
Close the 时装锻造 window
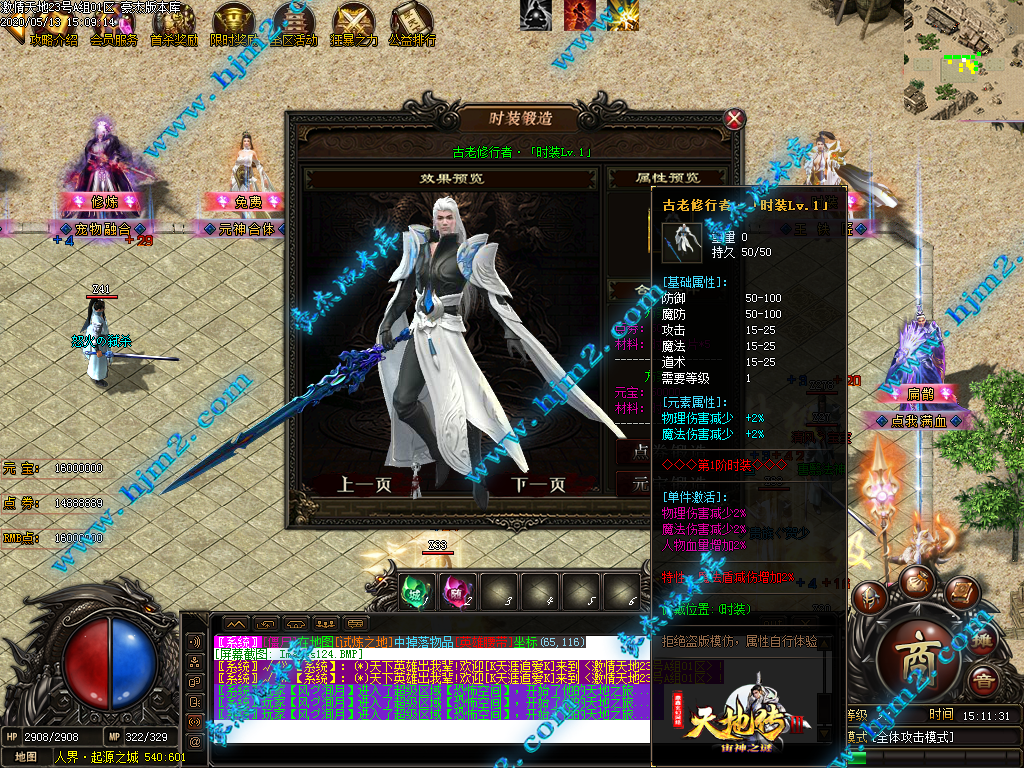(x=735, y=119)
